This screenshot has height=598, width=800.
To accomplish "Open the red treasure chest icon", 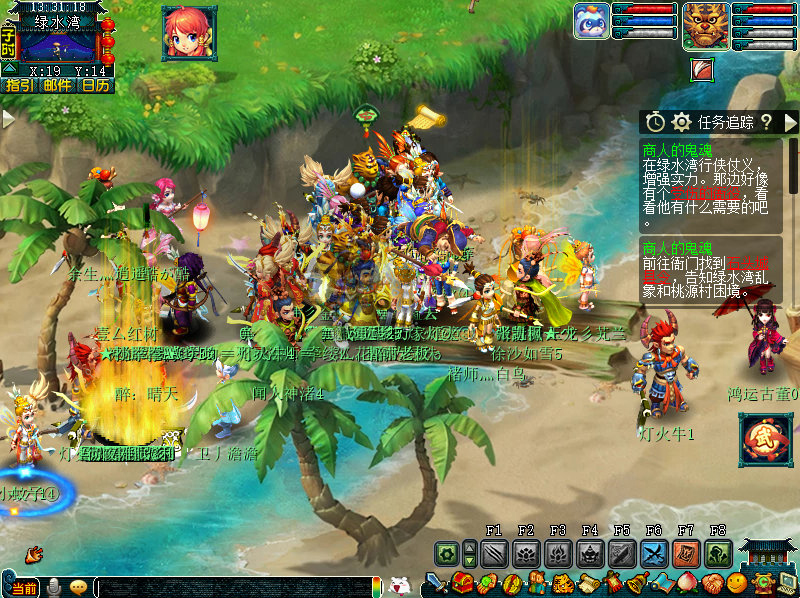I will point(462,583).
